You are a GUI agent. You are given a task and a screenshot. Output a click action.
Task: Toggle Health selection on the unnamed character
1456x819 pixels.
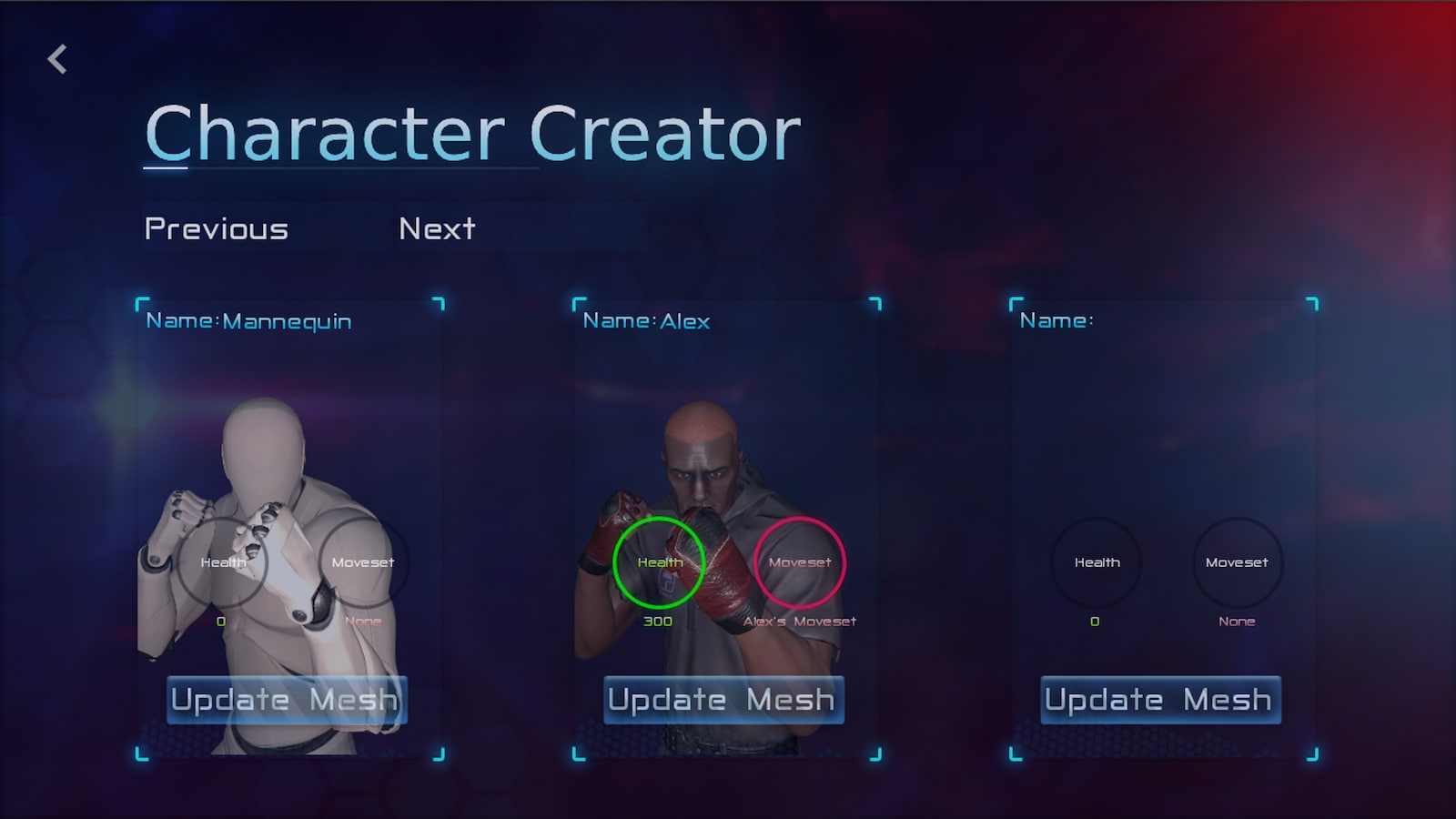tap(1096, 562)
